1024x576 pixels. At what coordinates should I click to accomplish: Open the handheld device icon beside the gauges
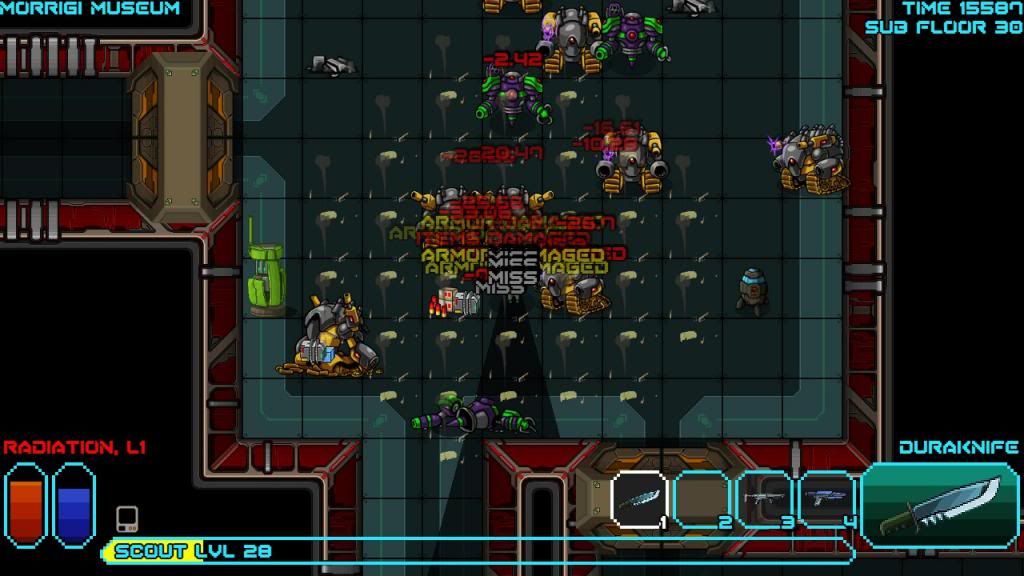(x=127, y=519)
